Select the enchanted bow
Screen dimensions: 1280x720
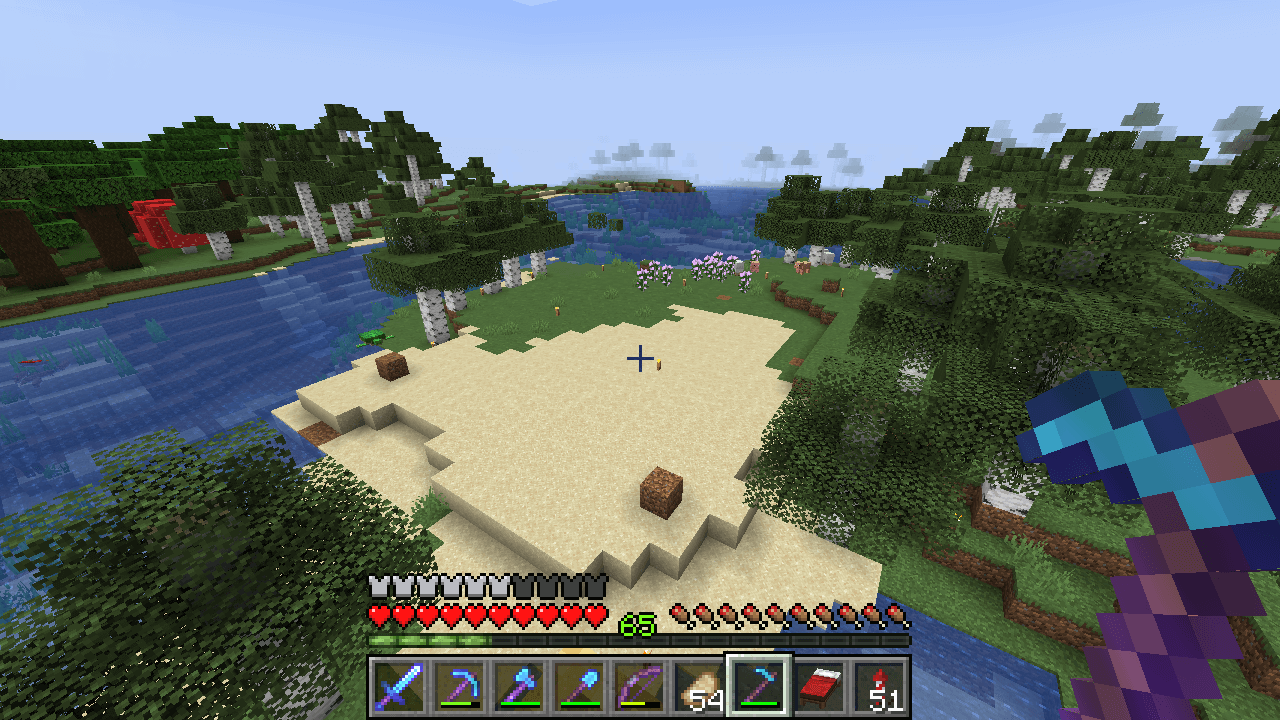[x=637, y=685]
